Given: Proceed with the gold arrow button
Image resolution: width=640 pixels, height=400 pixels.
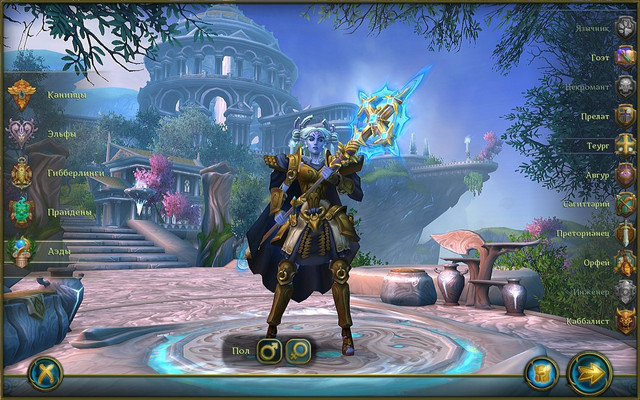Looking at the screenshot, I should click(x=590, y=373).
